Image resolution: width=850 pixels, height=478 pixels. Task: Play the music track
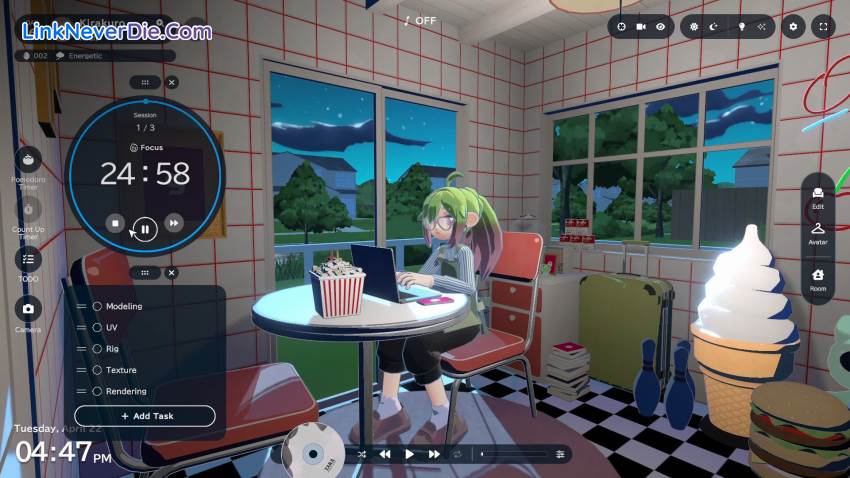click(409, 454)
